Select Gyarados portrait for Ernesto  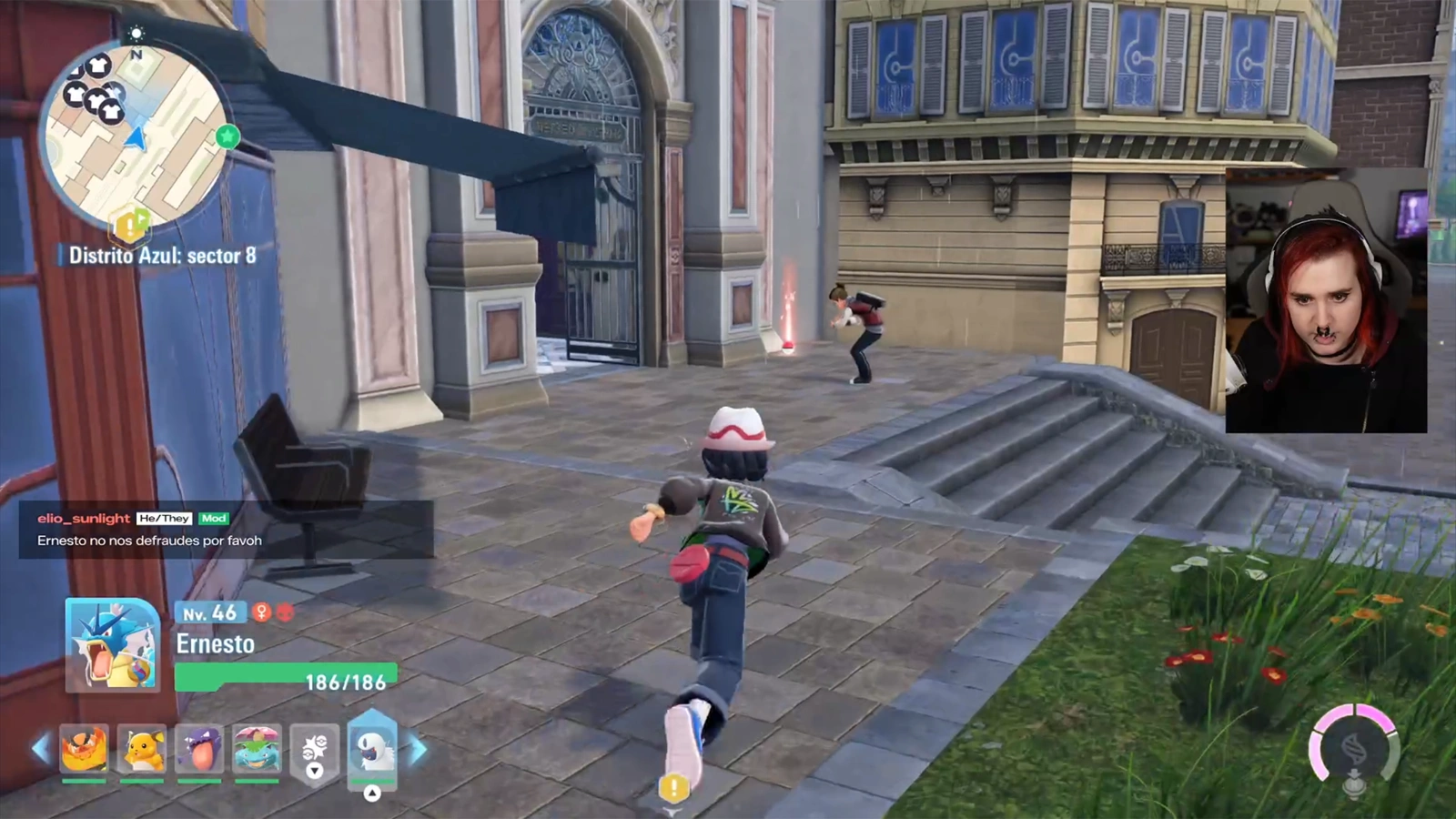coord(113,645)
